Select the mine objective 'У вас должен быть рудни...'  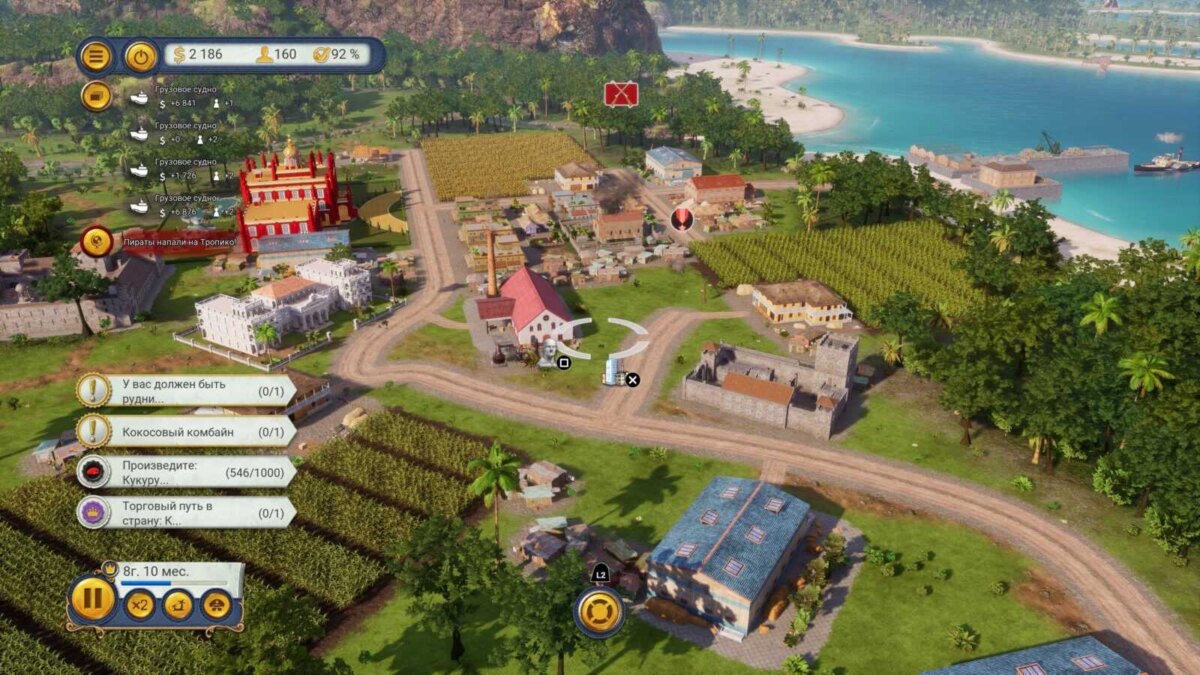coord(187,390)
